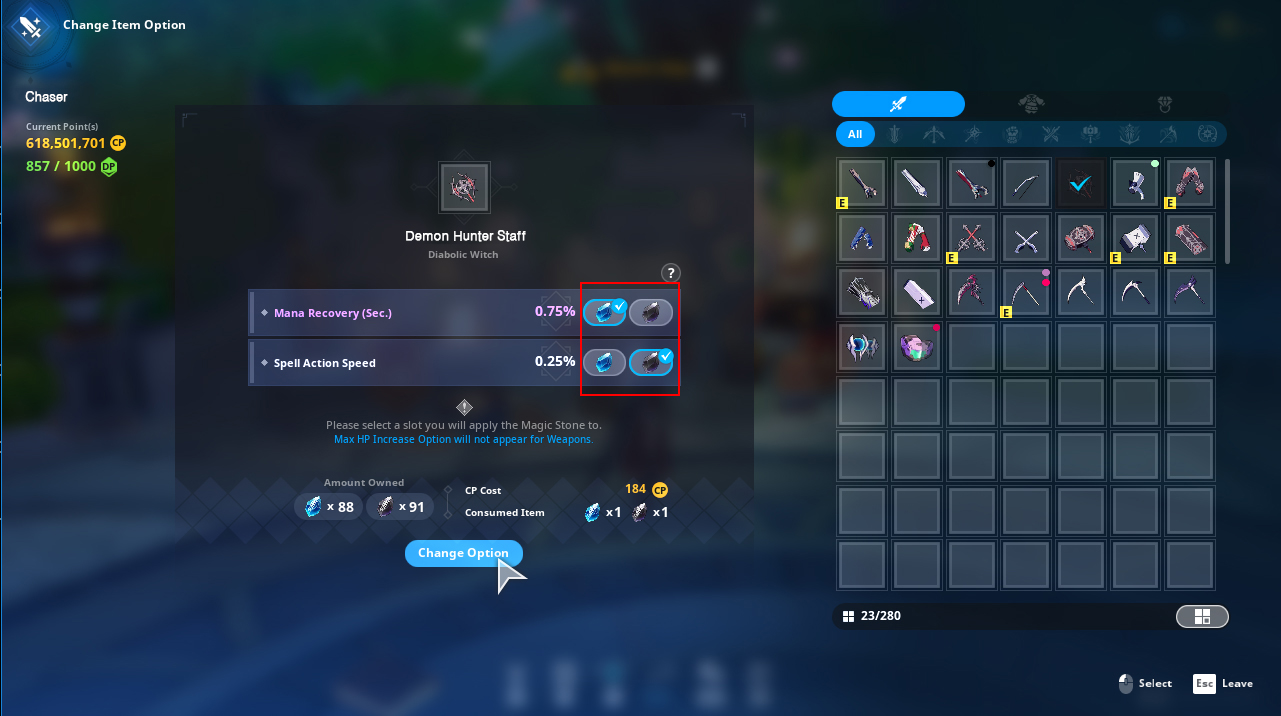
Task: Select the dark purple scythe
Action: [x=1190, y=291]
